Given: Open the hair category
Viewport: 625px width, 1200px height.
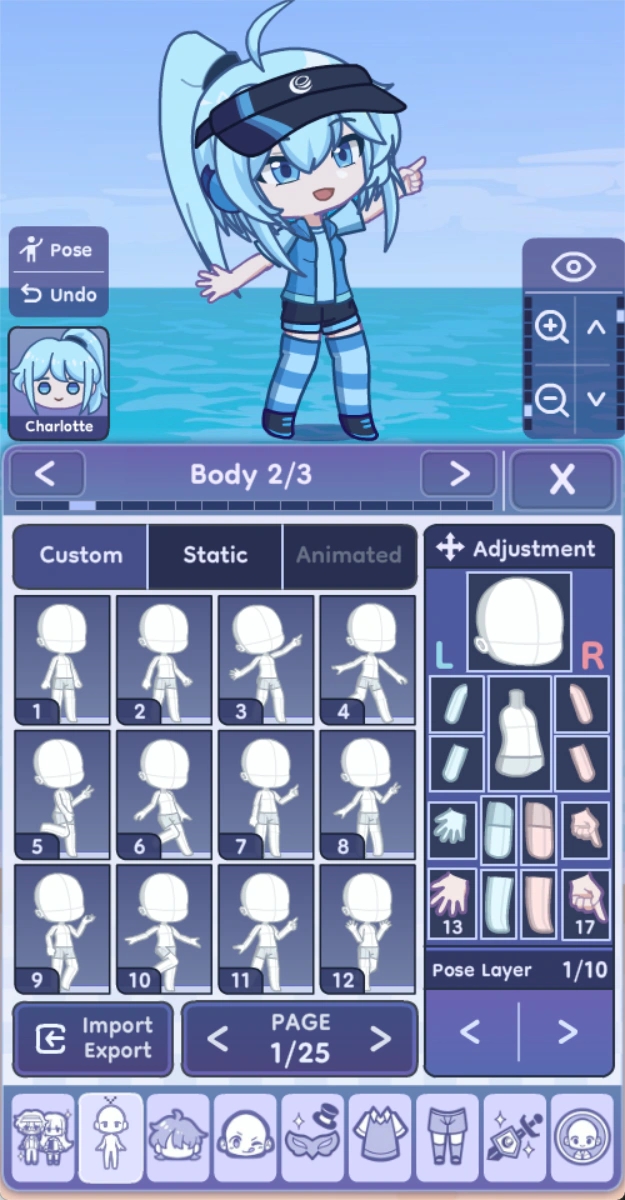Looking at the screenshot, I should tap(178, 1138).
